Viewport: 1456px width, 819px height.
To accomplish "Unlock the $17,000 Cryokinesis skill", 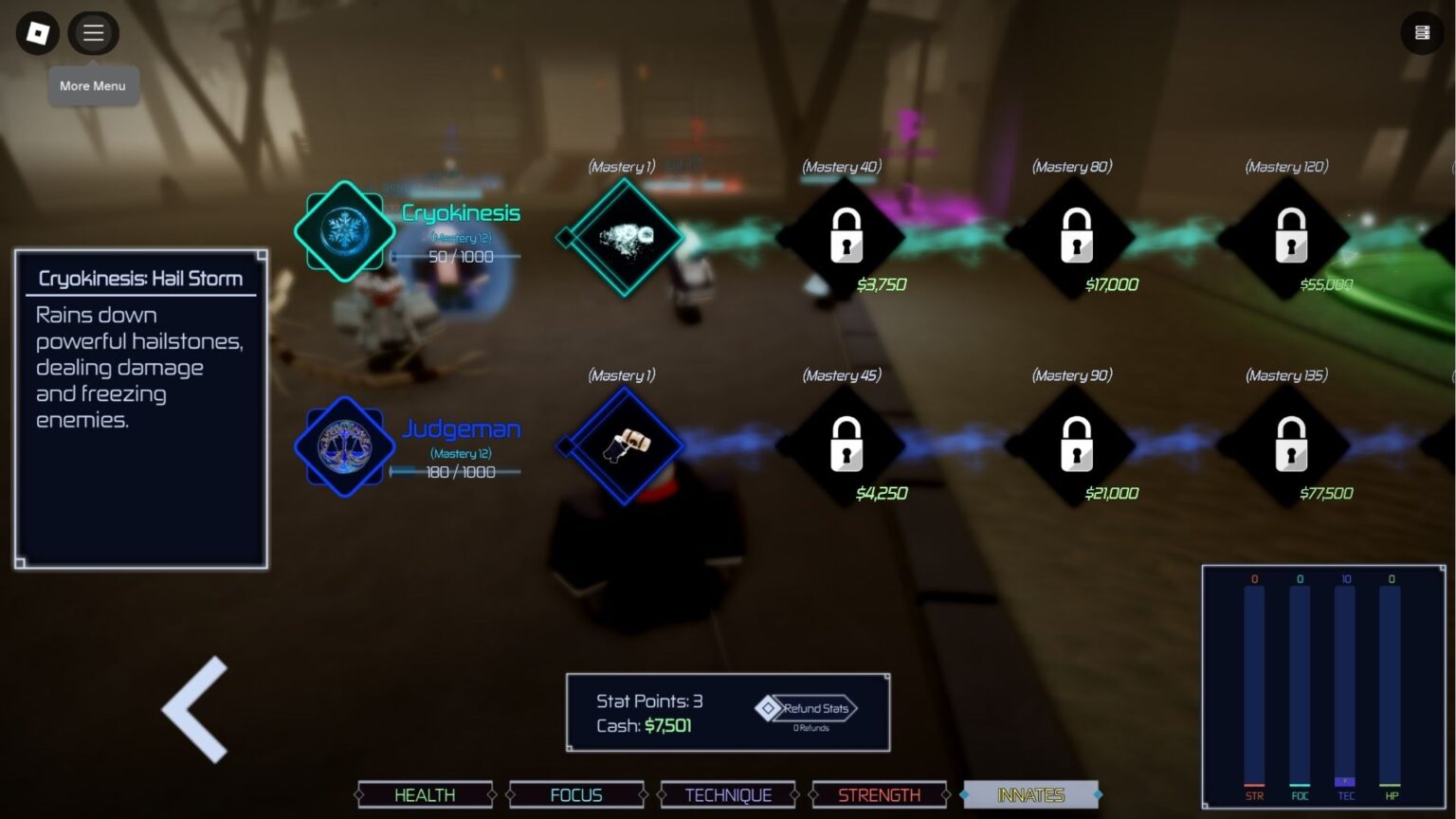I will (1075, 236).
